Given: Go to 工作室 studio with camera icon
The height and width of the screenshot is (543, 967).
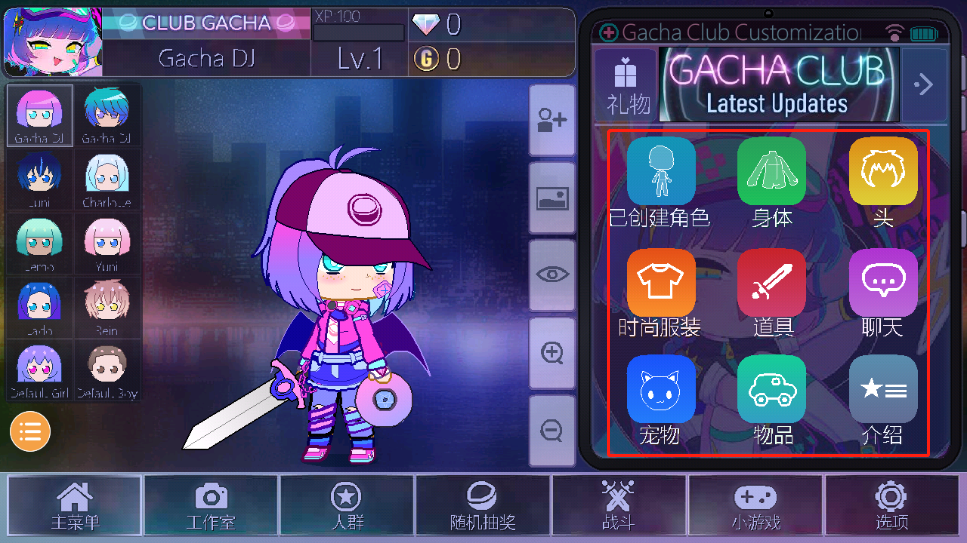Looking at the screenshot, I should (x=211, y=504).
